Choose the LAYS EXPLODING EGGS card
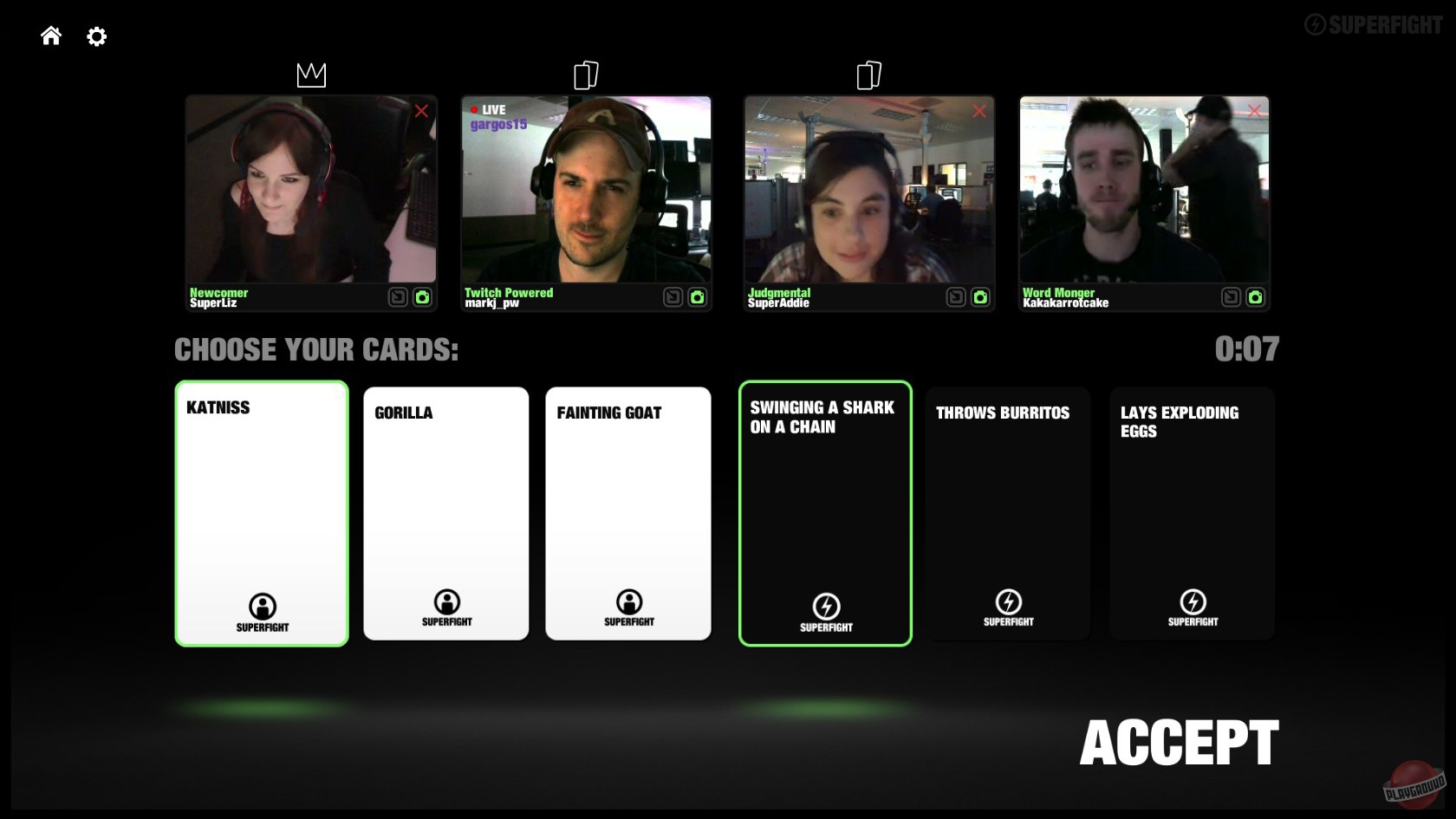 (1192, 513)
